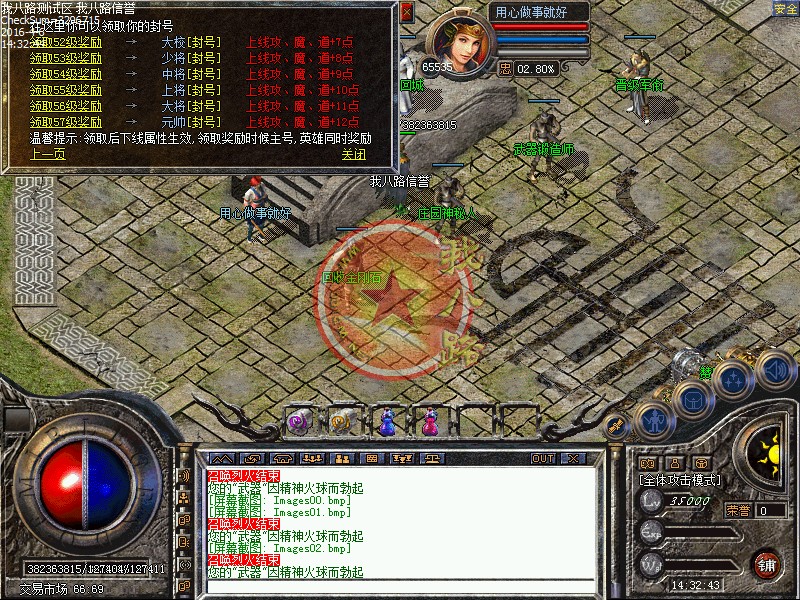Claim the level 57 reward link
800x600 pixels.
click(x=66, y=121)
